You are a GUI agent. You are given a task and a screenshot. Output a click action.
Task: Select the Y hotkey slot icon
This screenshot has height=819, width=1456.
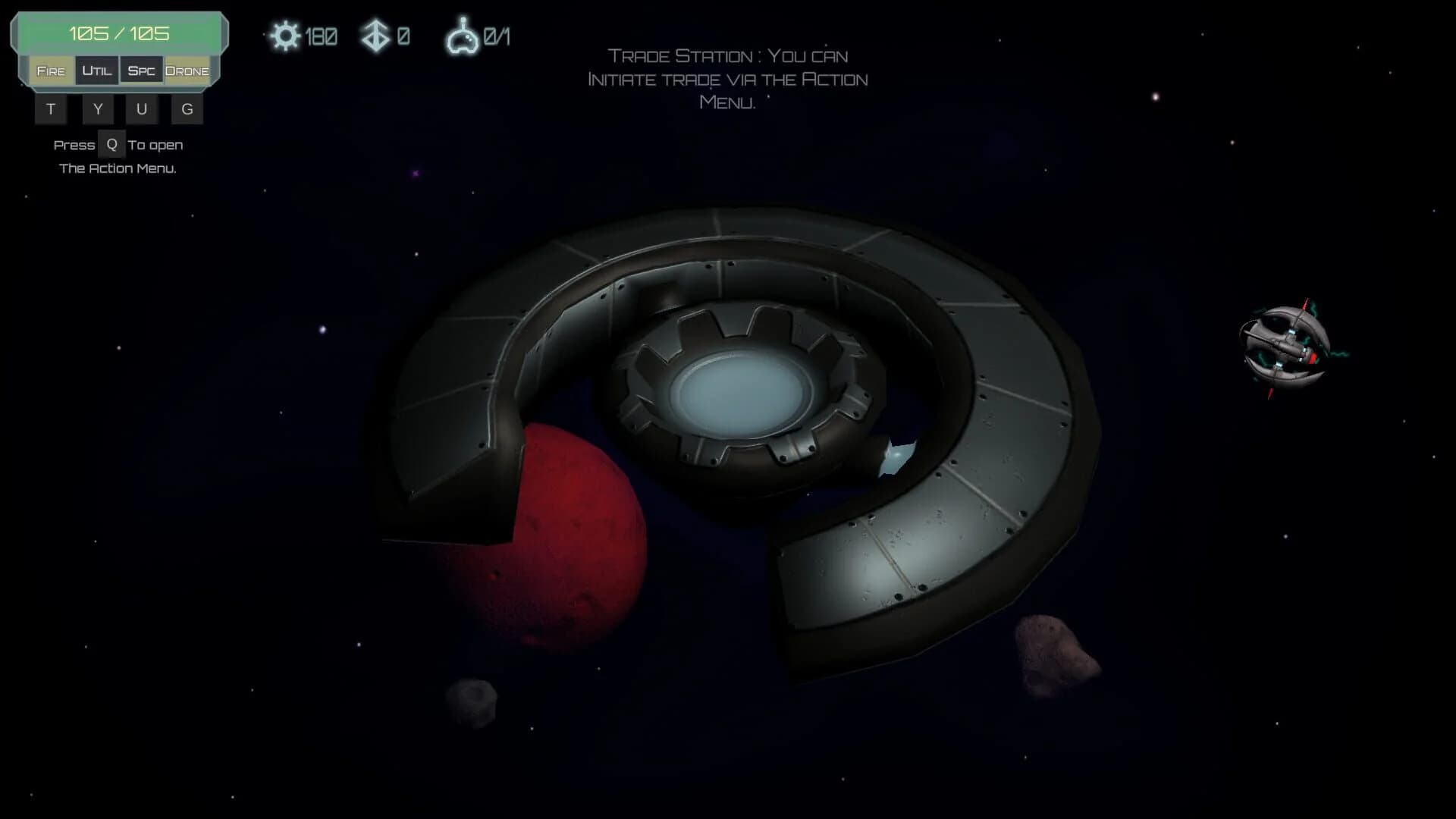[97, 108]
